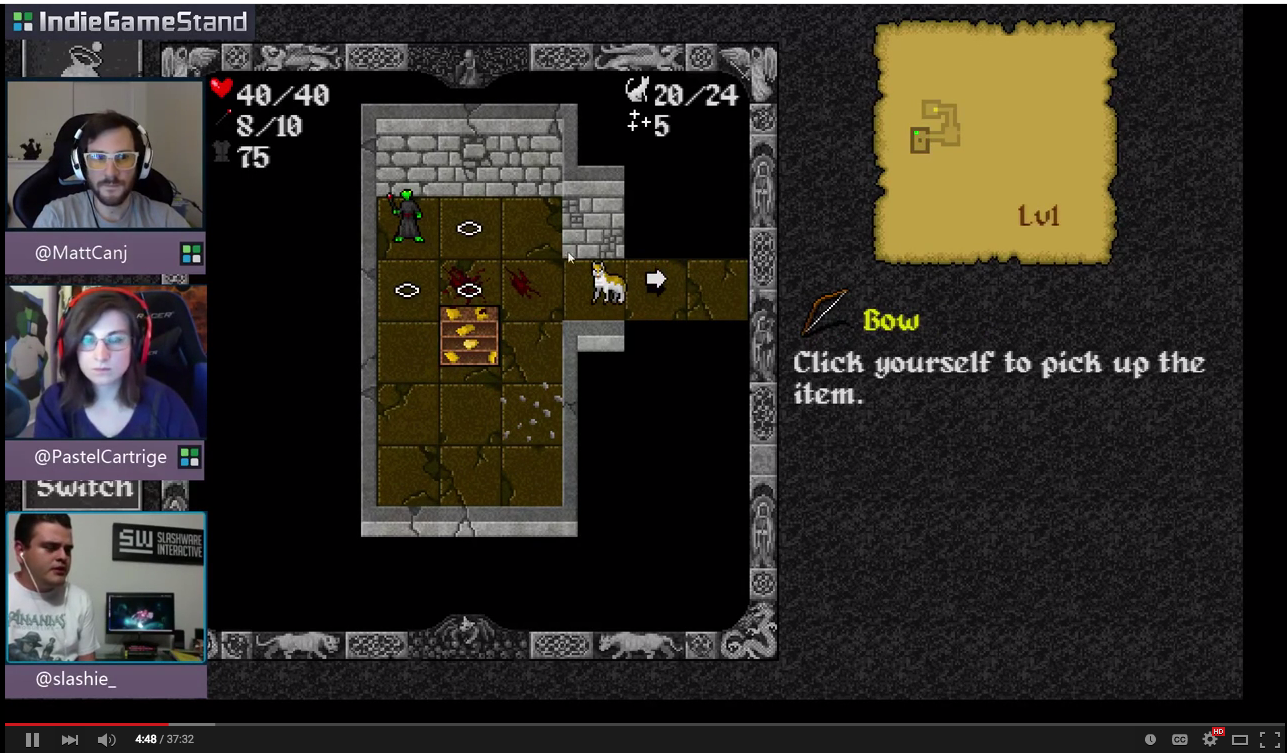Screen dimensions: 1287x753
Task: Enter fullscreen video mode
Action: [x=1269, y=739]
